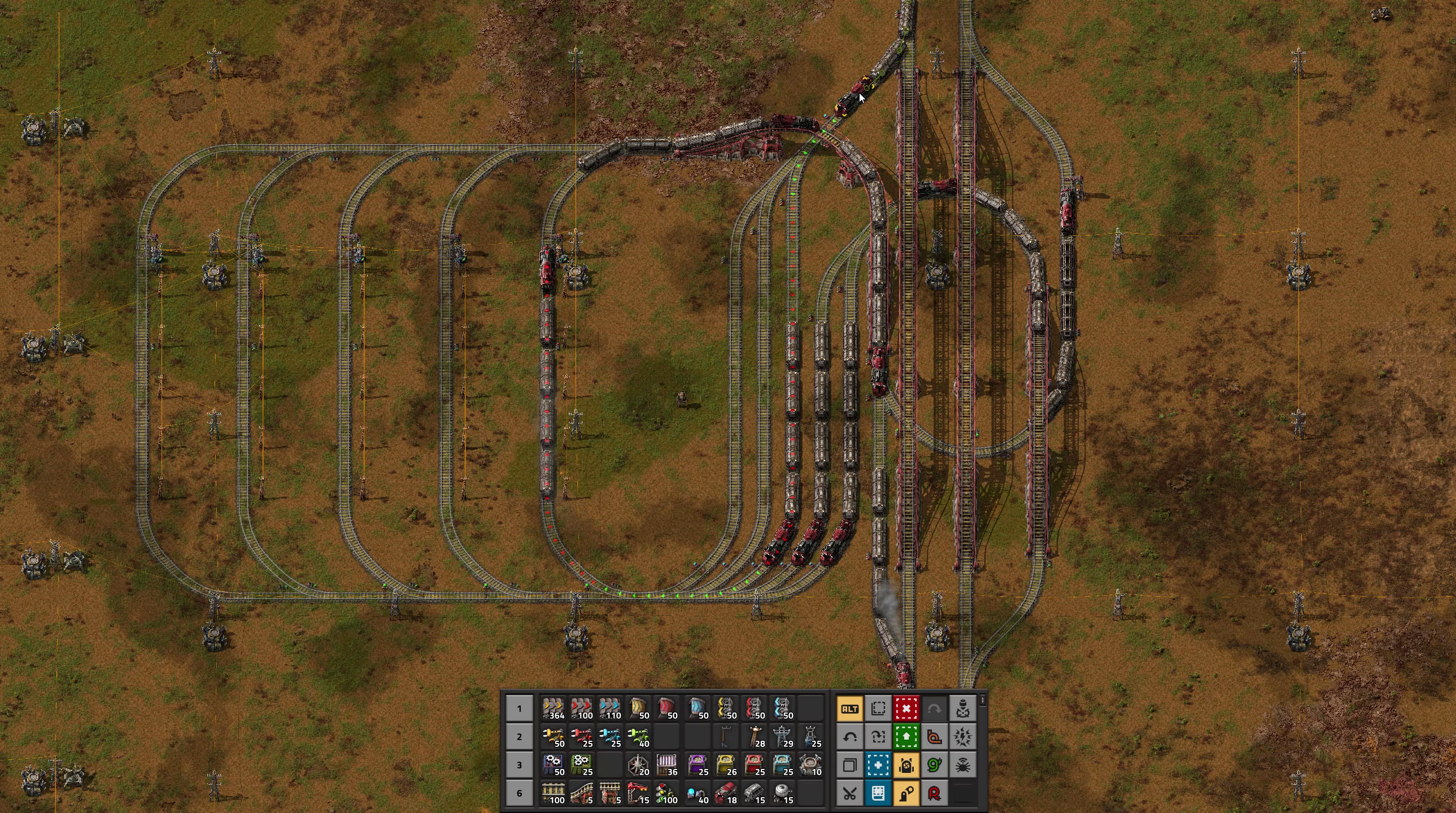Toggle the personal roboport backpack button
1456x813 pixels.
tap(906, 765)
